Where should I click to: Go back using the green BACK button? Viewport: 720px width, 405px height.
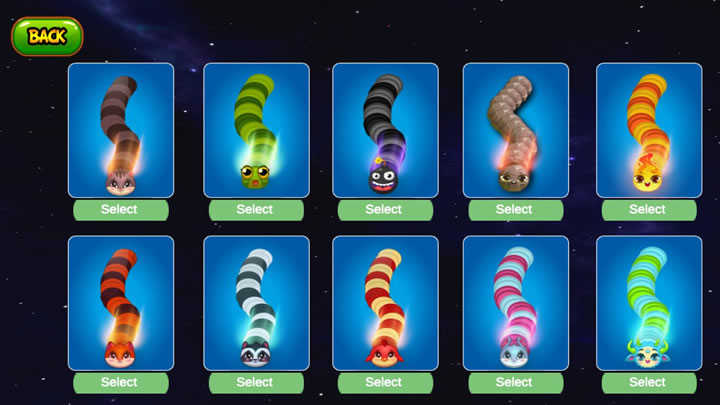[47, 36]
